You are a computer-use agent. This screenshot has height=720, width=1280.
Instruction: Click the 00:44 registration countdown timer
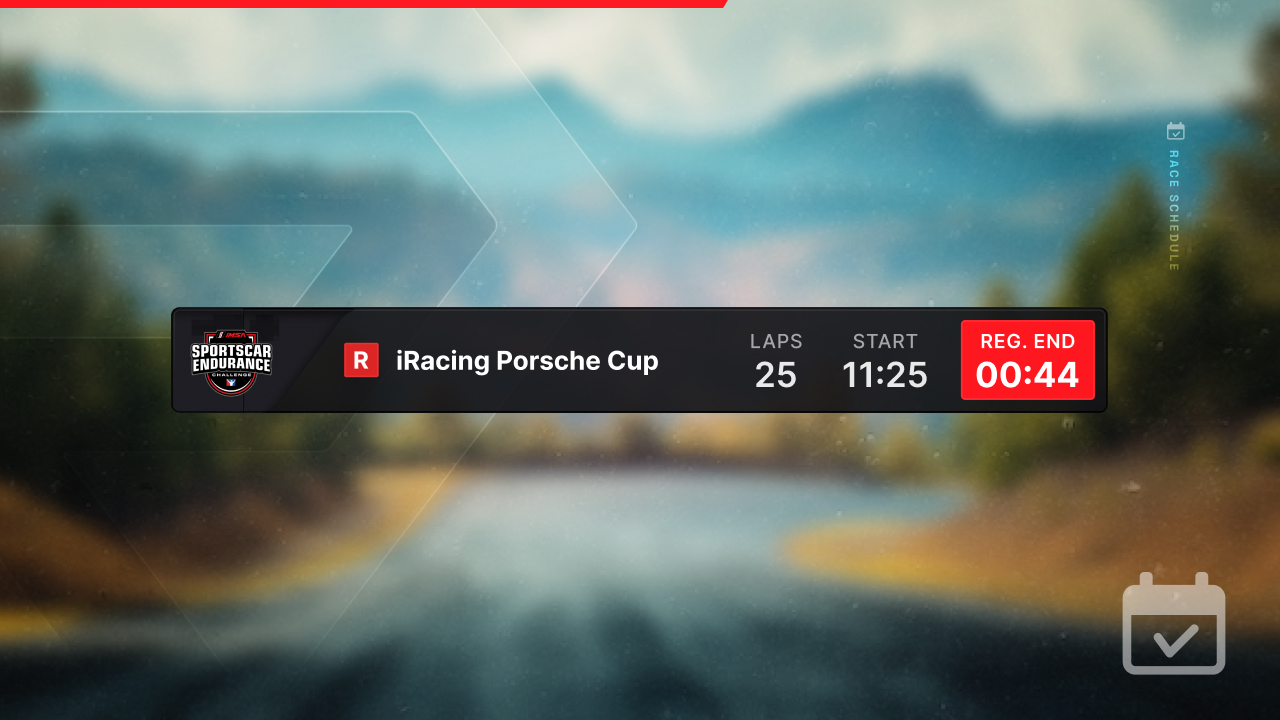pos(1028,374)
